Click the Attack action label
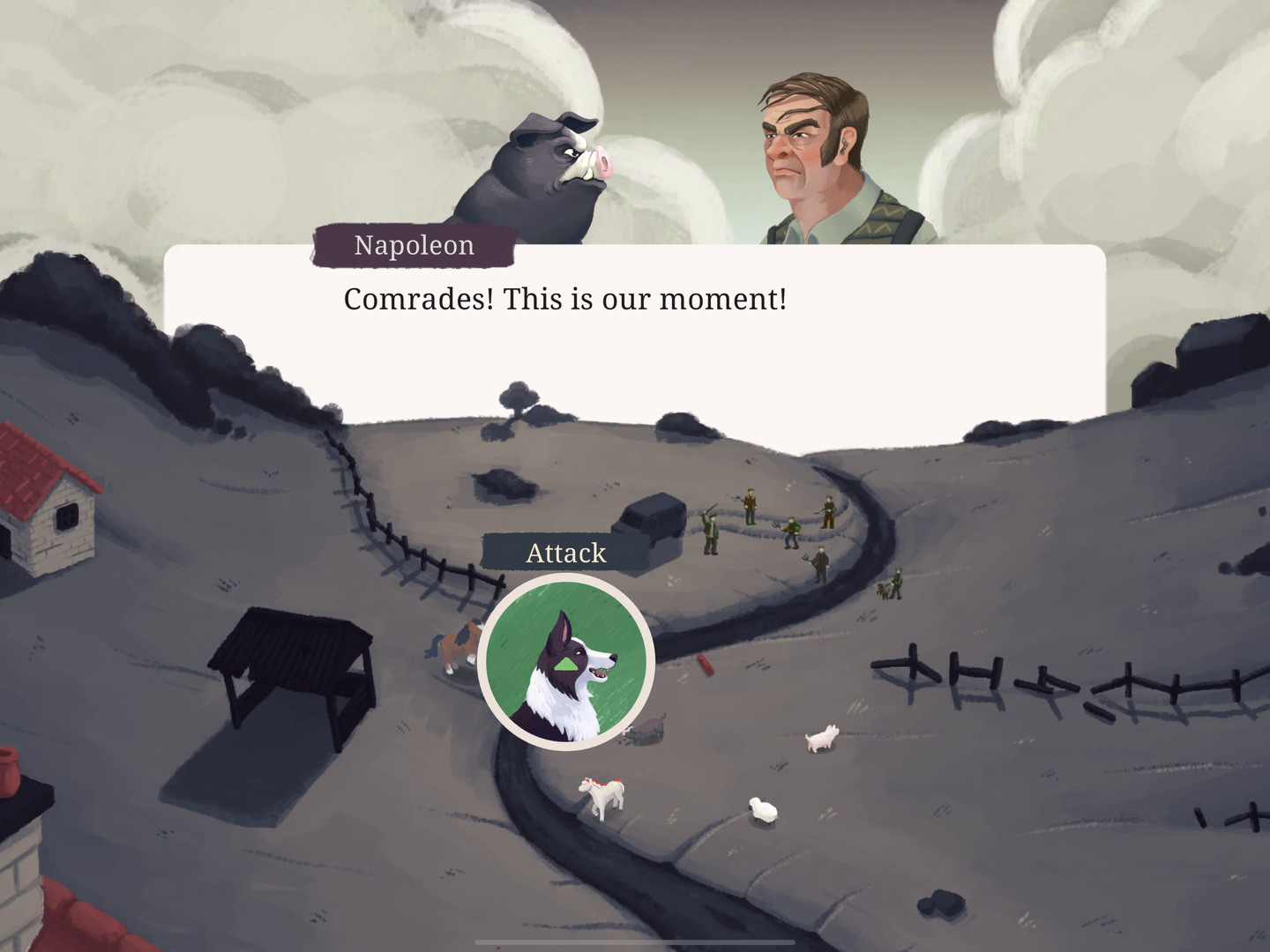 coord(567,553)
